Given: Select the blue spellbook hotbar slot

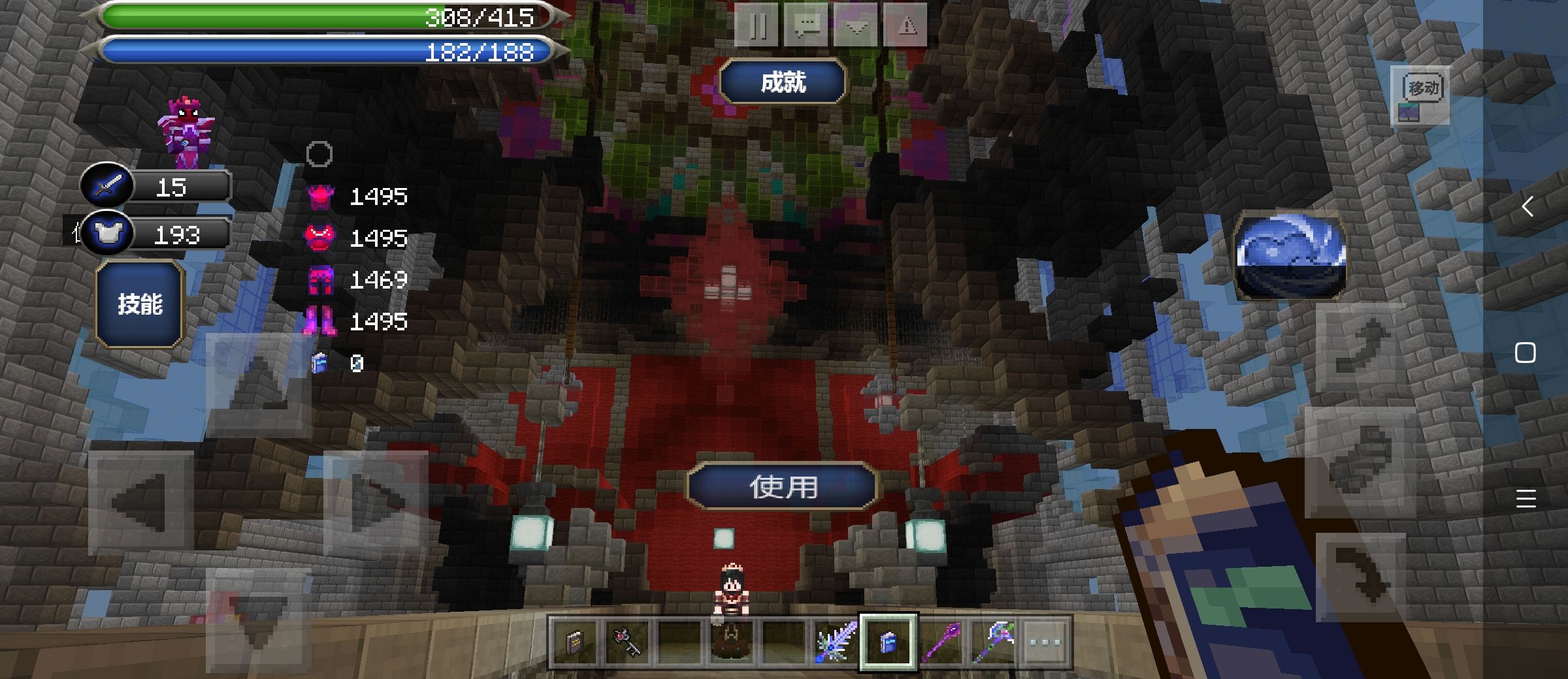Looking at the screenshot, I should [x=888, y=642].
